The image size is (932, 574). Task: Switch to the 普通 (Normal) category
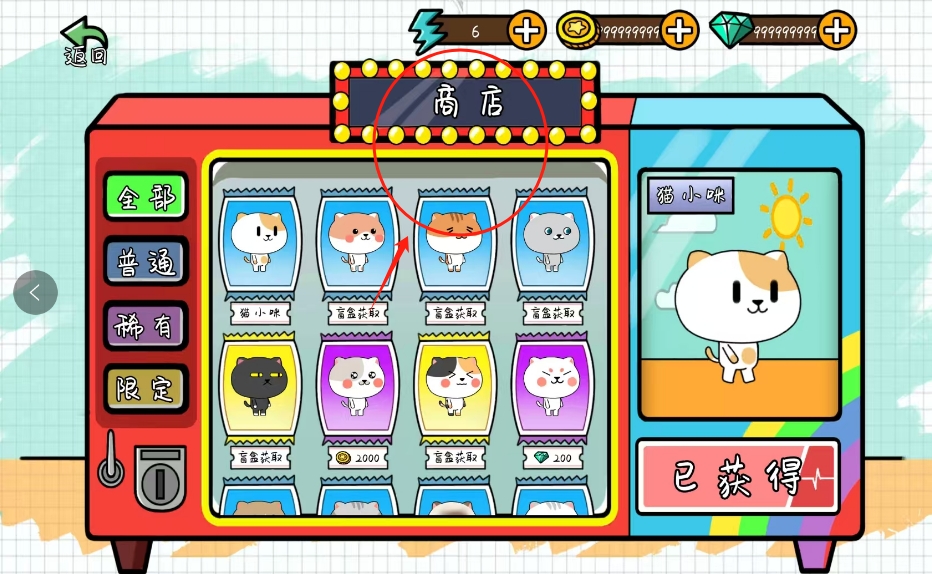(145, 261)
